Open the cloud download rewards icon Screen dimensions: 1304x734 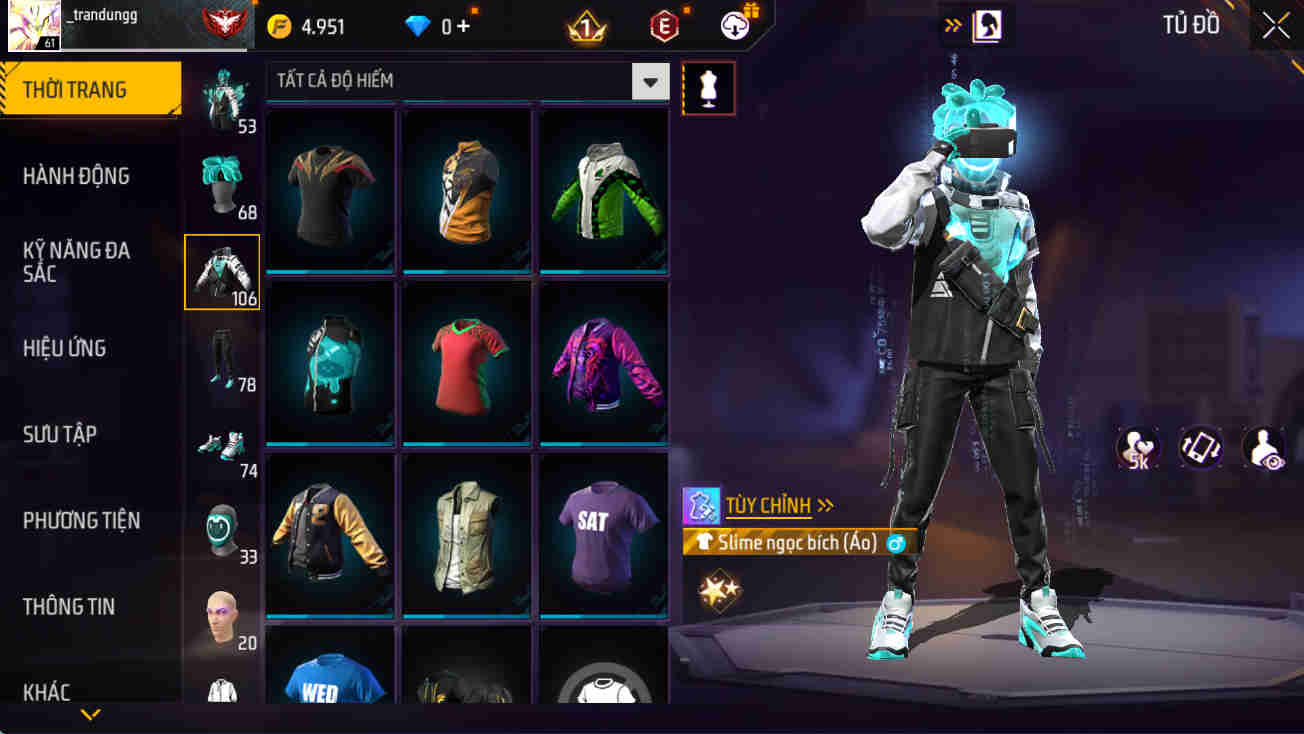(735, 26)
